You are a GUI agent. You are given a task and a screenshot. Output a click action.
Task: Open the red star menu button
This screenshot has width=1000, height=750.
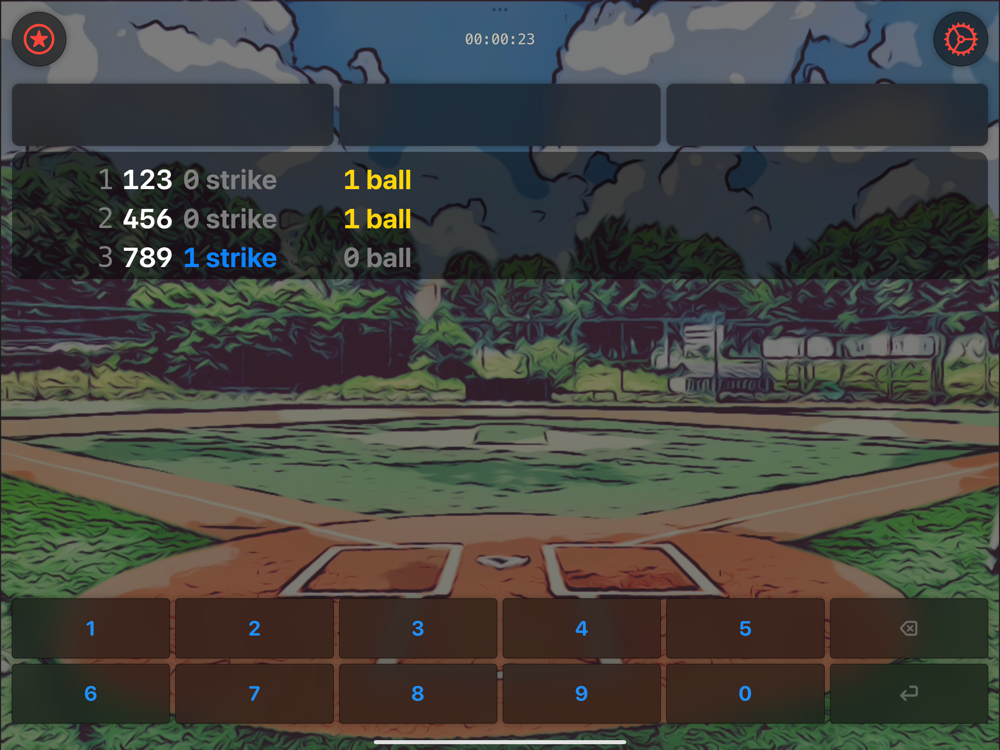point(39,40)
